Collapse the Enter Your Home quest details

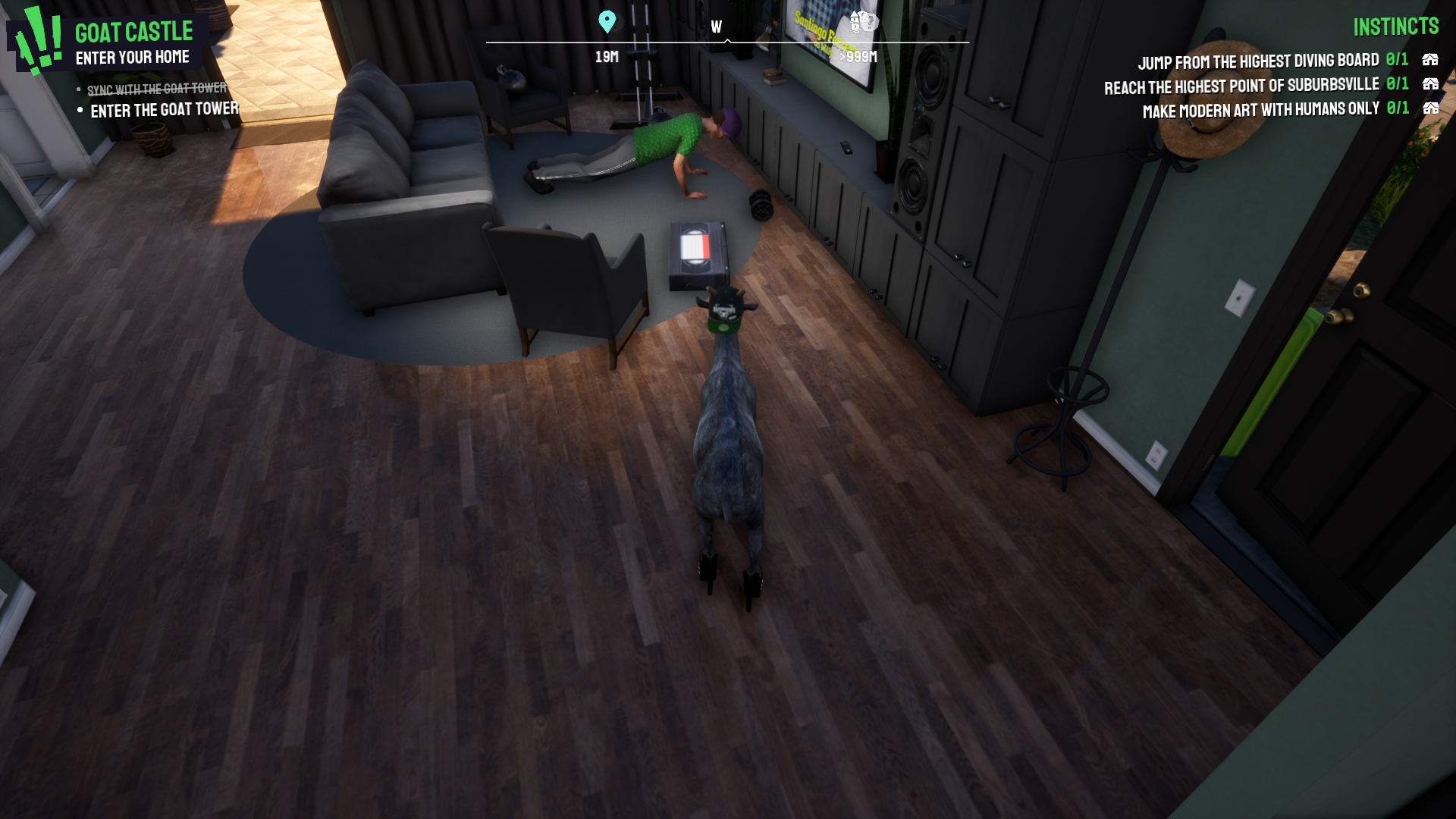coord(133,56)
